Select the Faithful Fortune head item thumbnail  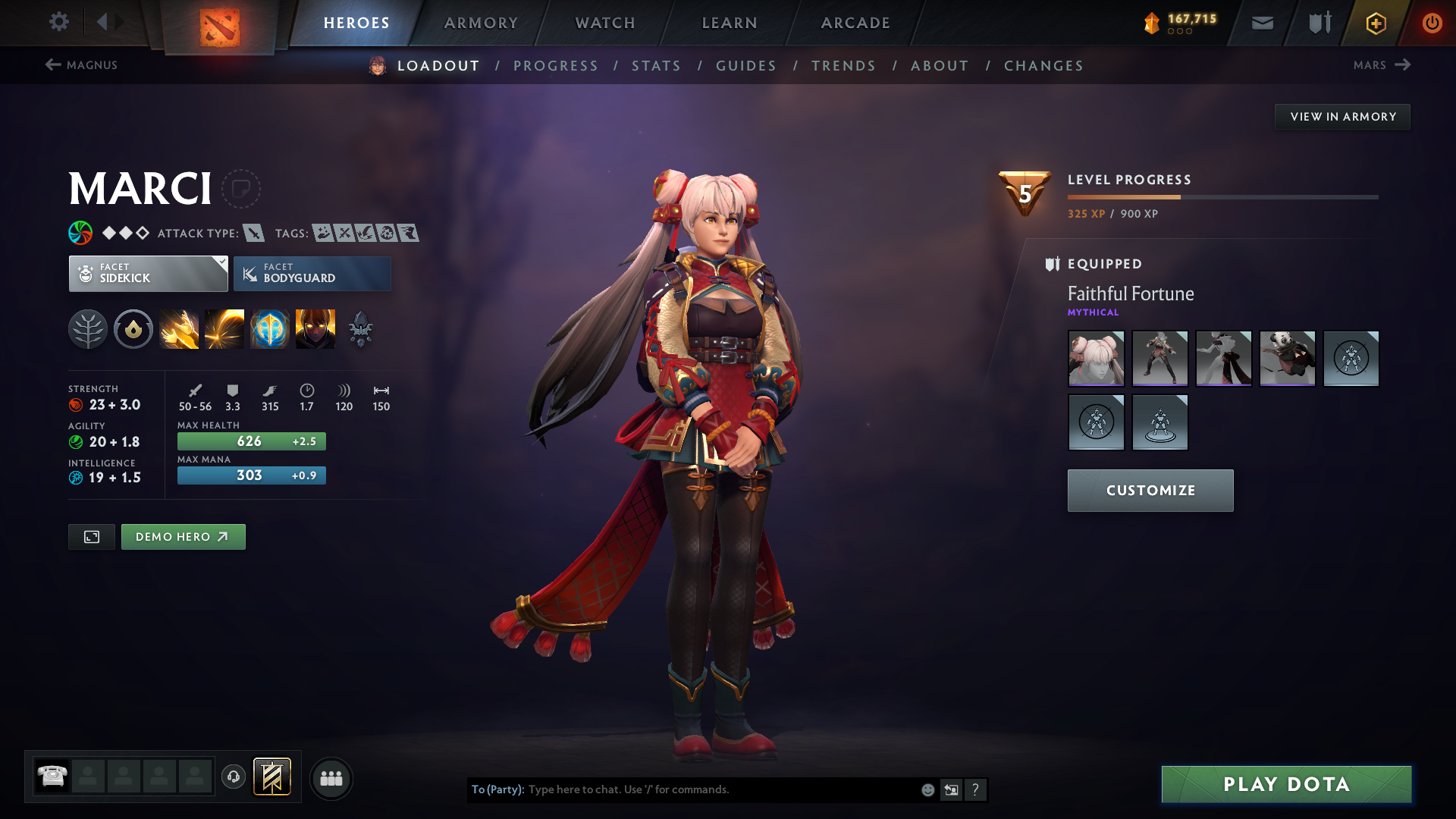[1096, 359]
